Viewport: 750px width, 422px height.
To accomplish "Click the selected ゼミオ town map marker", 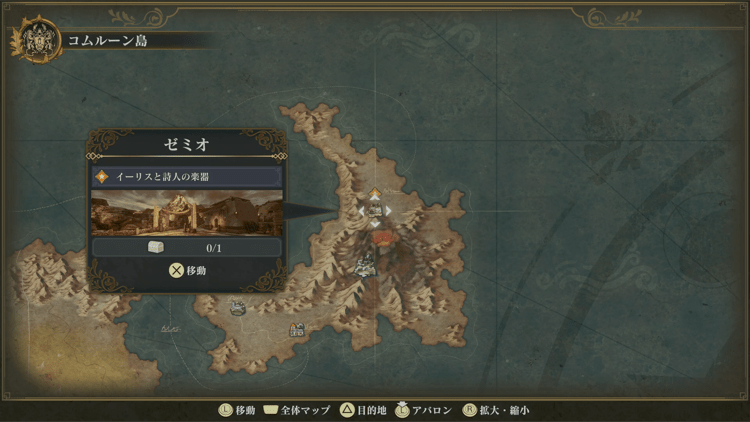I will pyautogui.click(x=375, y=211).
